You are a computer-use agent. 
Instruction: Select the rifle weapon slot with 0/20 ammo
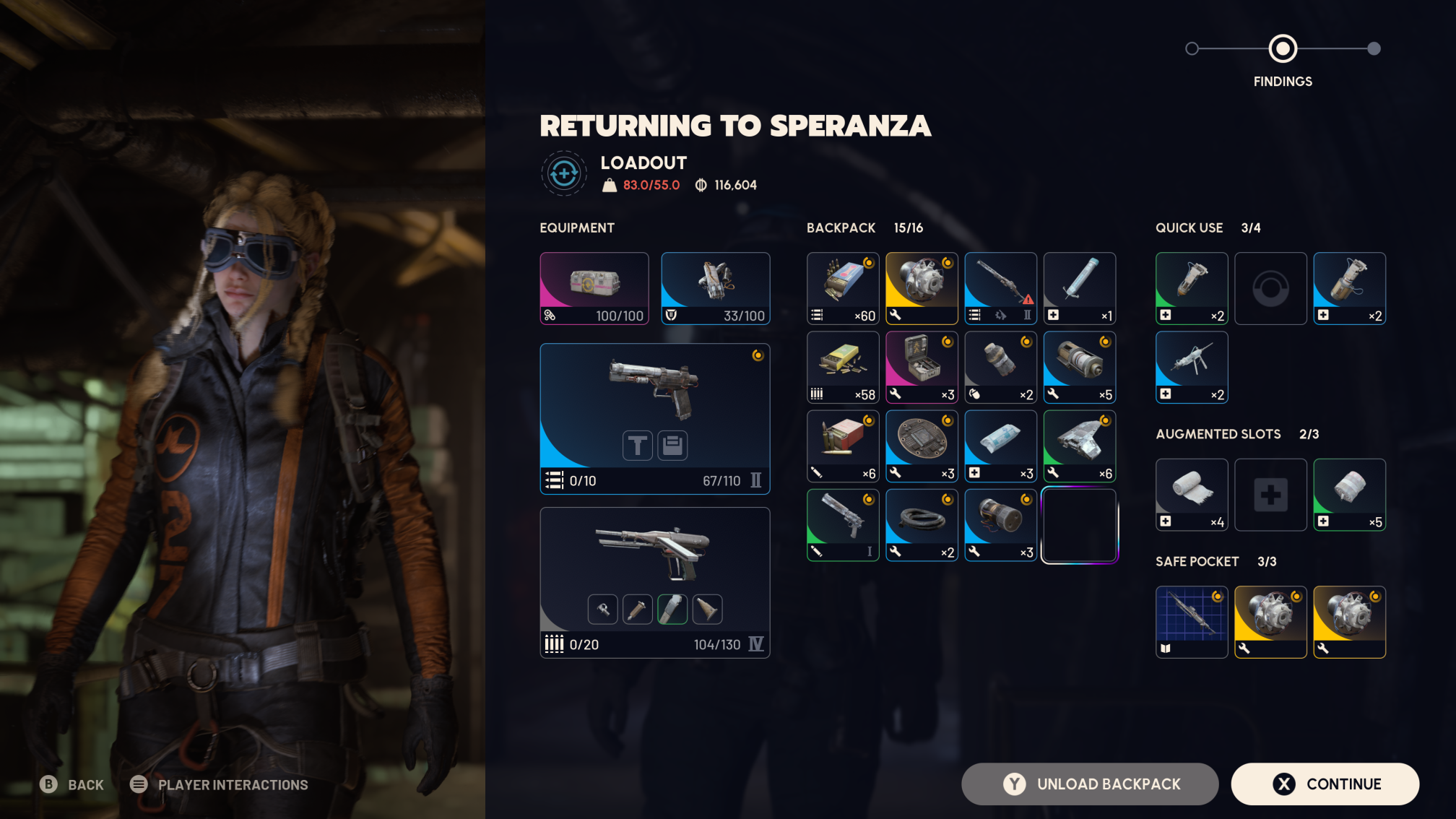pos(654,582)
